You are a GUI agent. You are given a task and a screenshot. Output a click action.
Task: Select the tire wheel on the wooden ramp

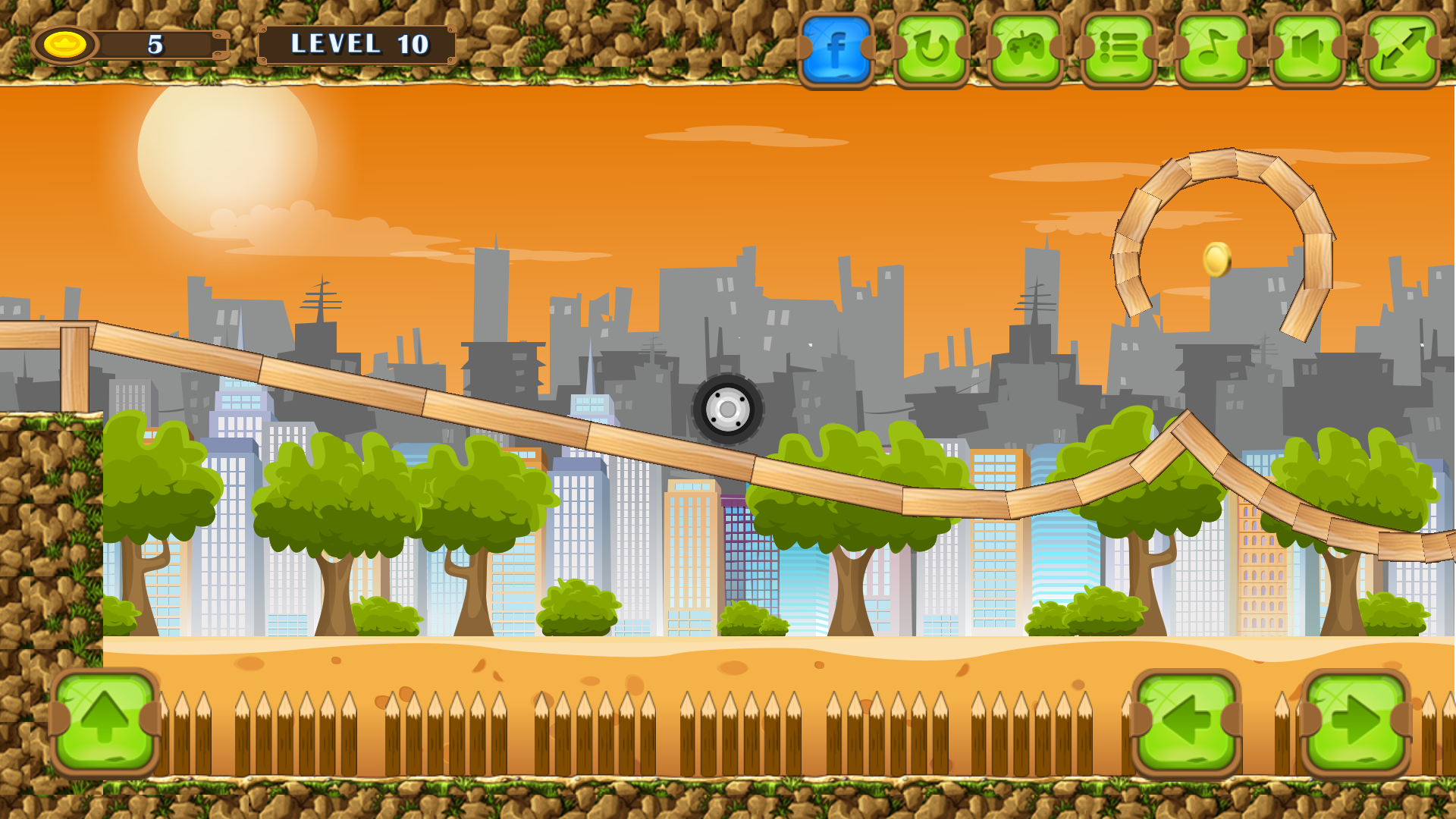coord(726,409)
